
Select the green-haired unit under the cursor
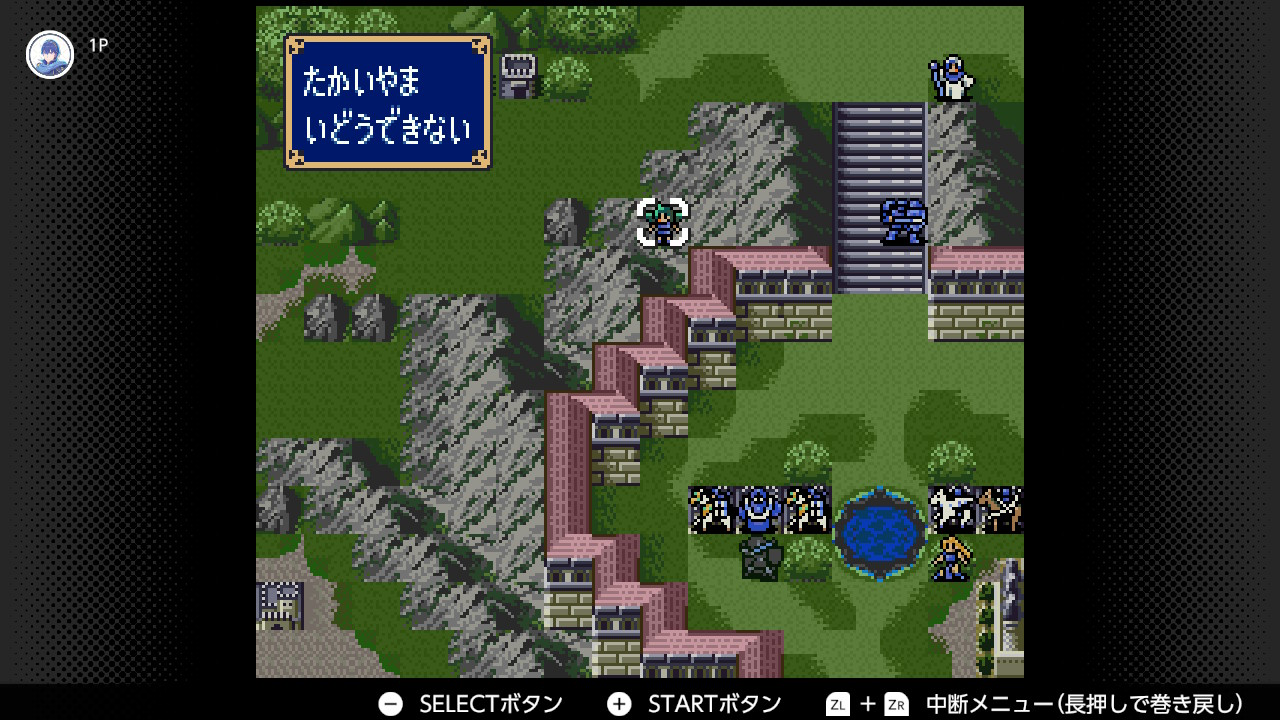[x=662, y=222]
